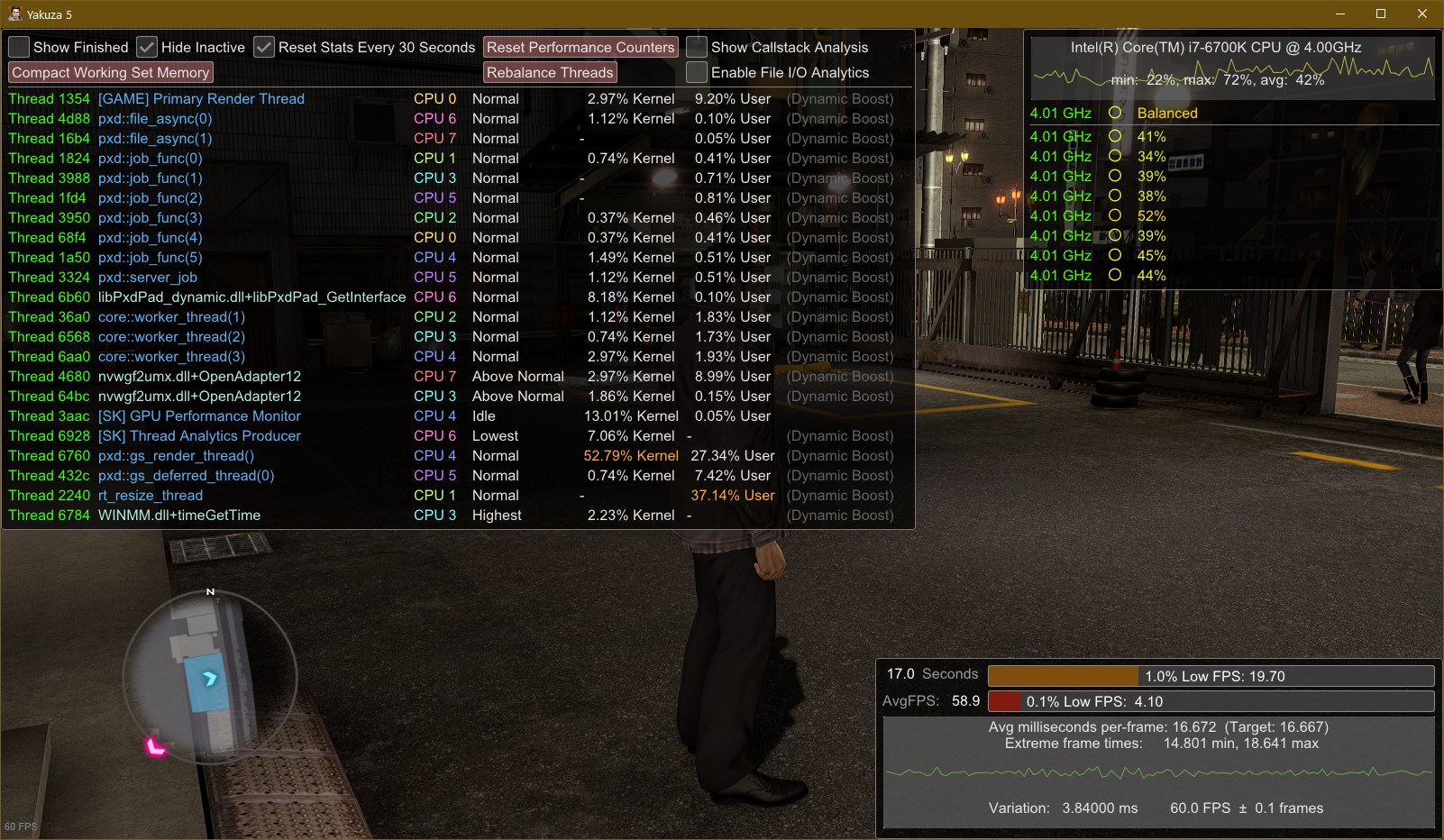The height and width of the screenshot is (840, 1444).
Task: Click Compact Working Set Memory
Action: tap(111, 72)
